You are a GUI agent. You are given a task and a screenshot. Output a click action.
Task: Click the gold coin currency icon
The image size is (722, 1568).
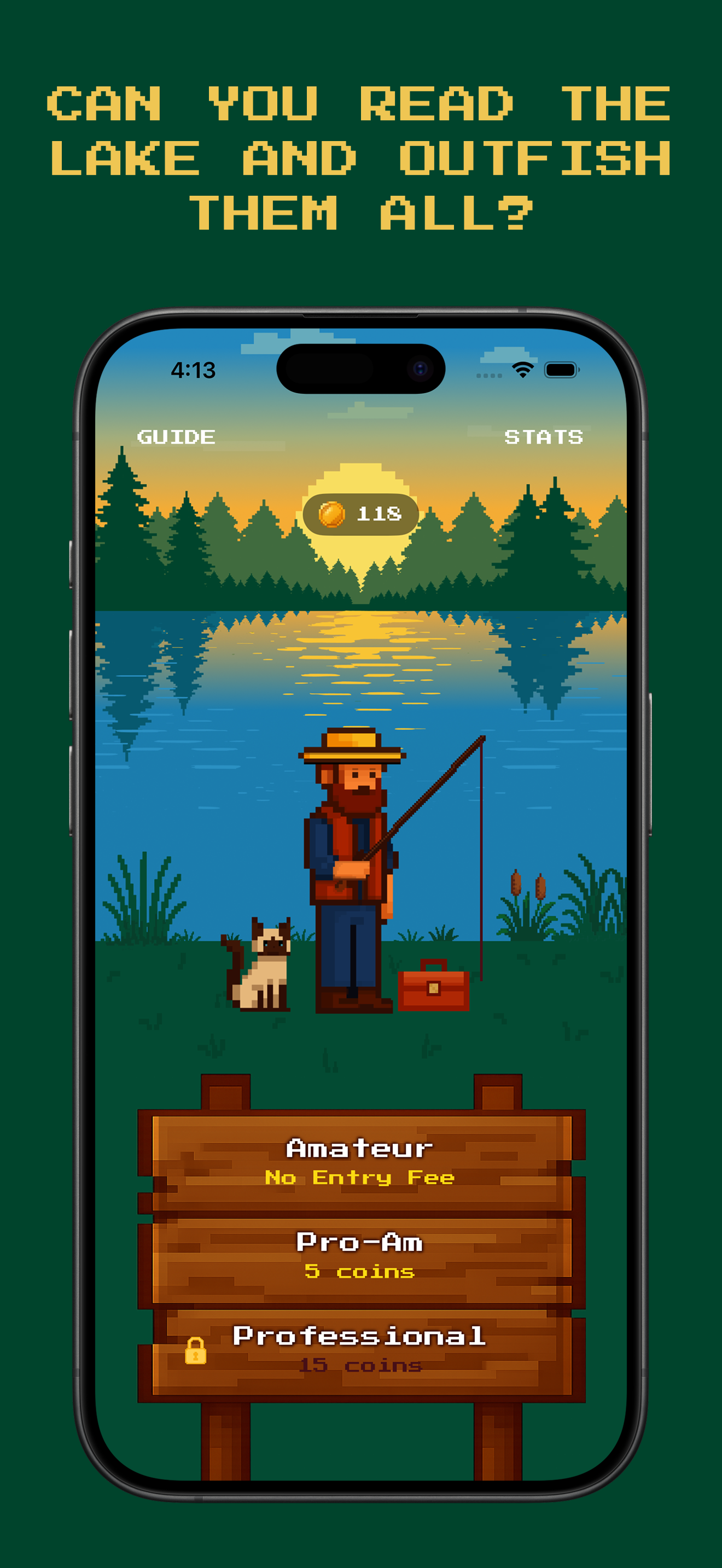pyautogui.click(x=334, y=514)
